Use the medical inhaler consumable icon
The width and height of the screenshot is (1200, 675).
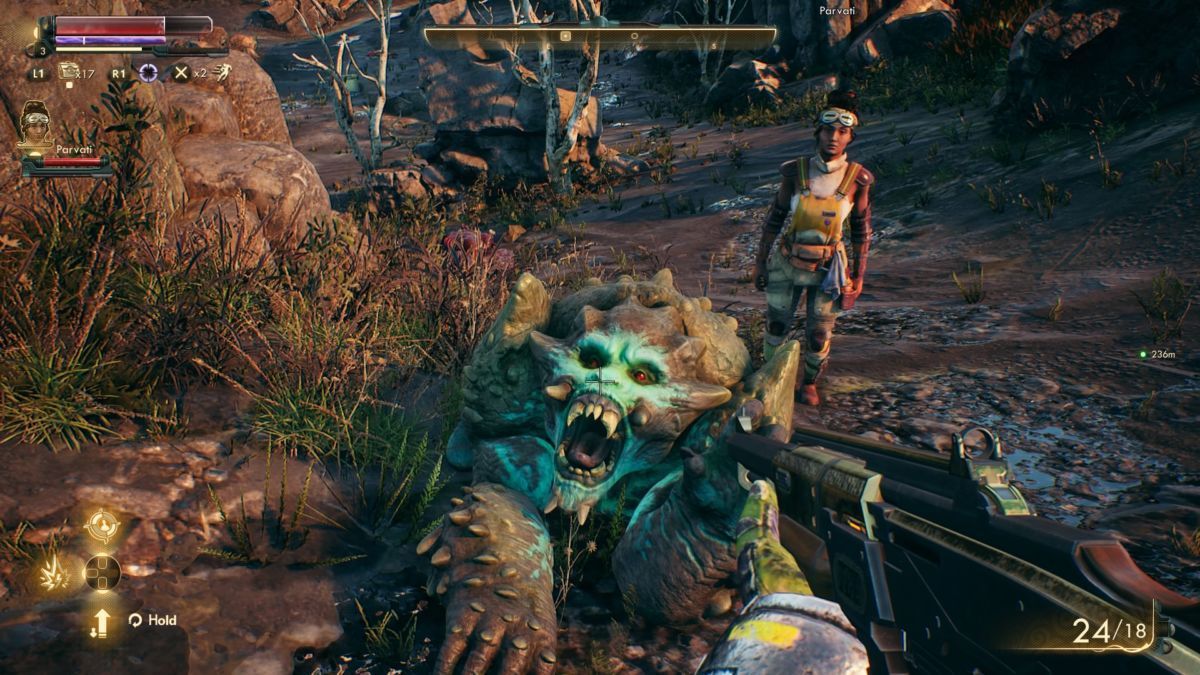(x=69, y=71)
